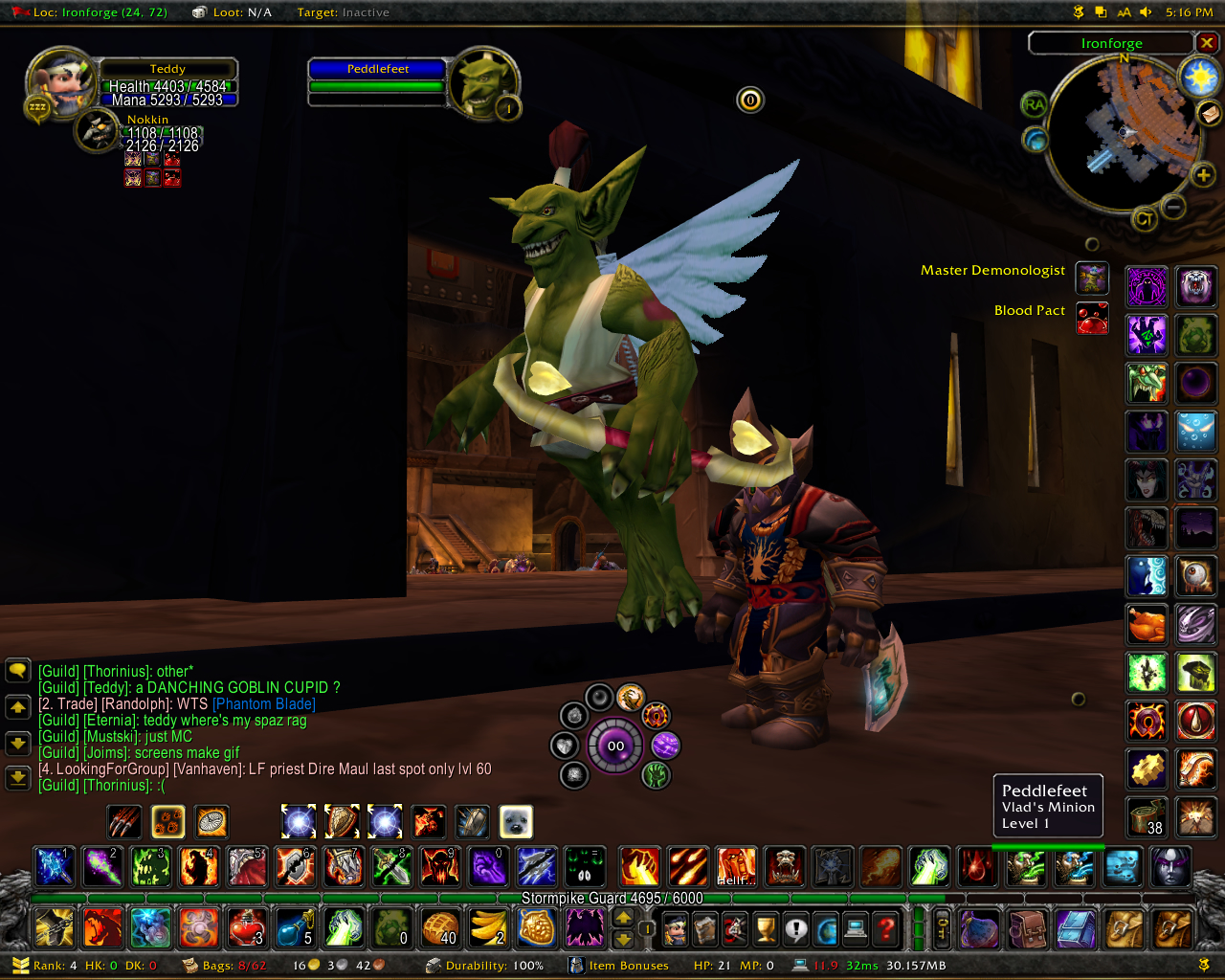This screenshot has height=980, width=1225.
Task: Click the Blood Pact buff icon
Action: tap(1092, 318)
